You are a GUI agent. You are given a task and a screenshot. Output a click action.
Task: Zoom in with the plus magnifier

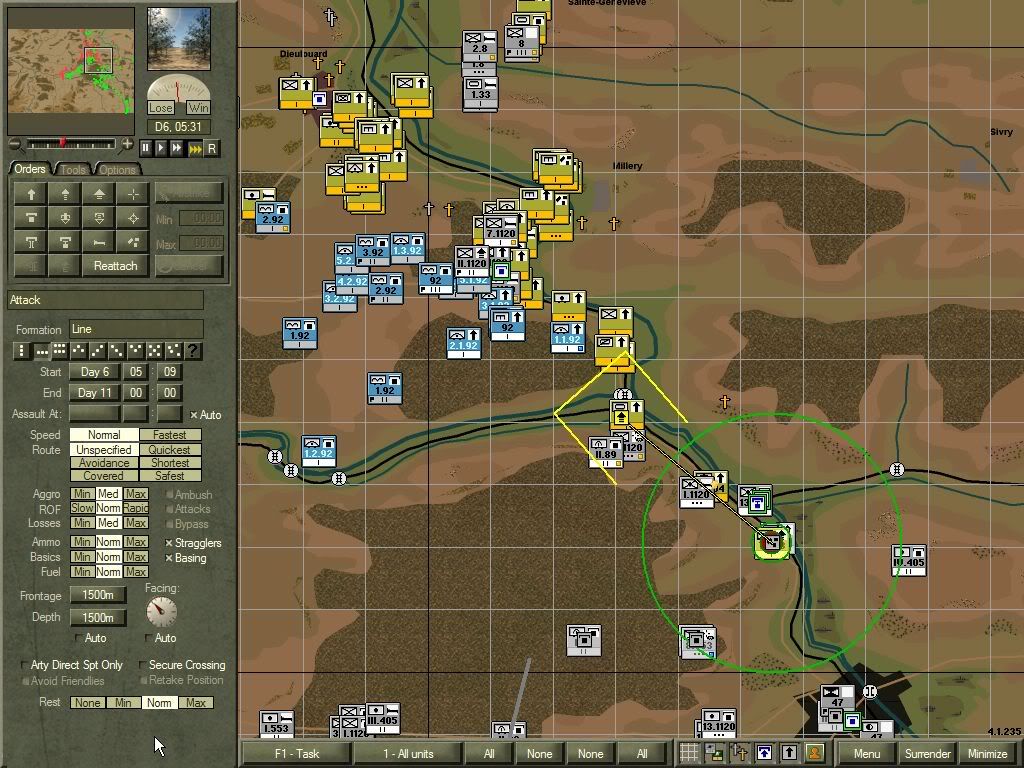click(x=128, y=144)
